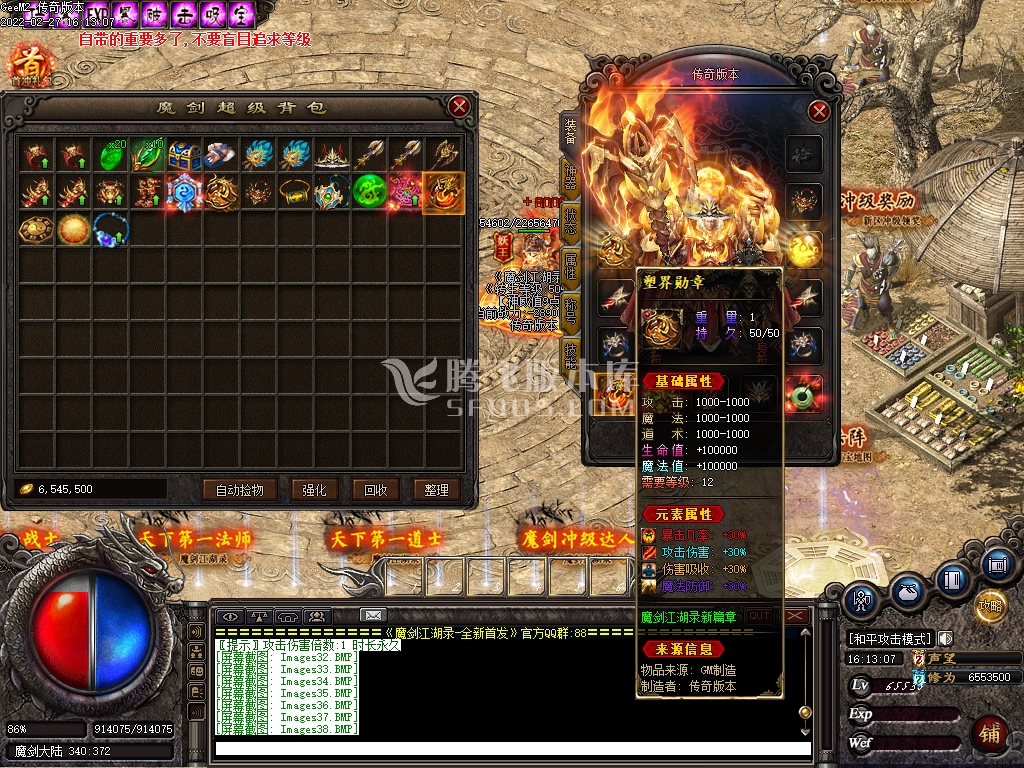Open the 神器 artifact tab

pos(569,175)
